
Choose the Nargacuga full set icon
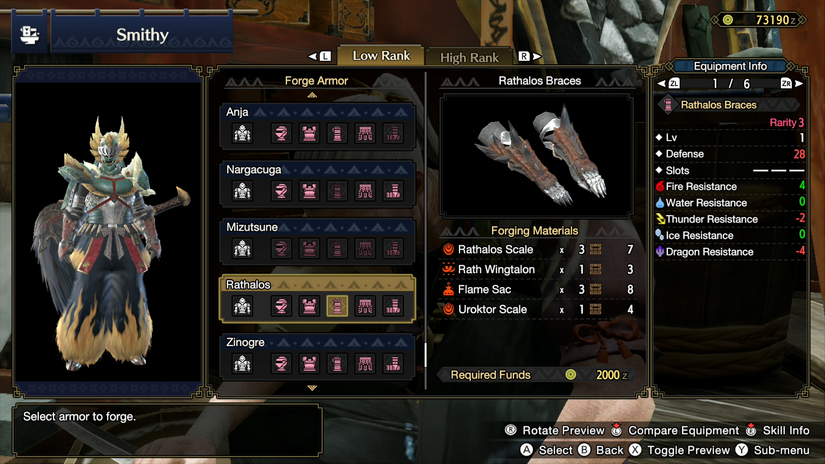[241, 191]
